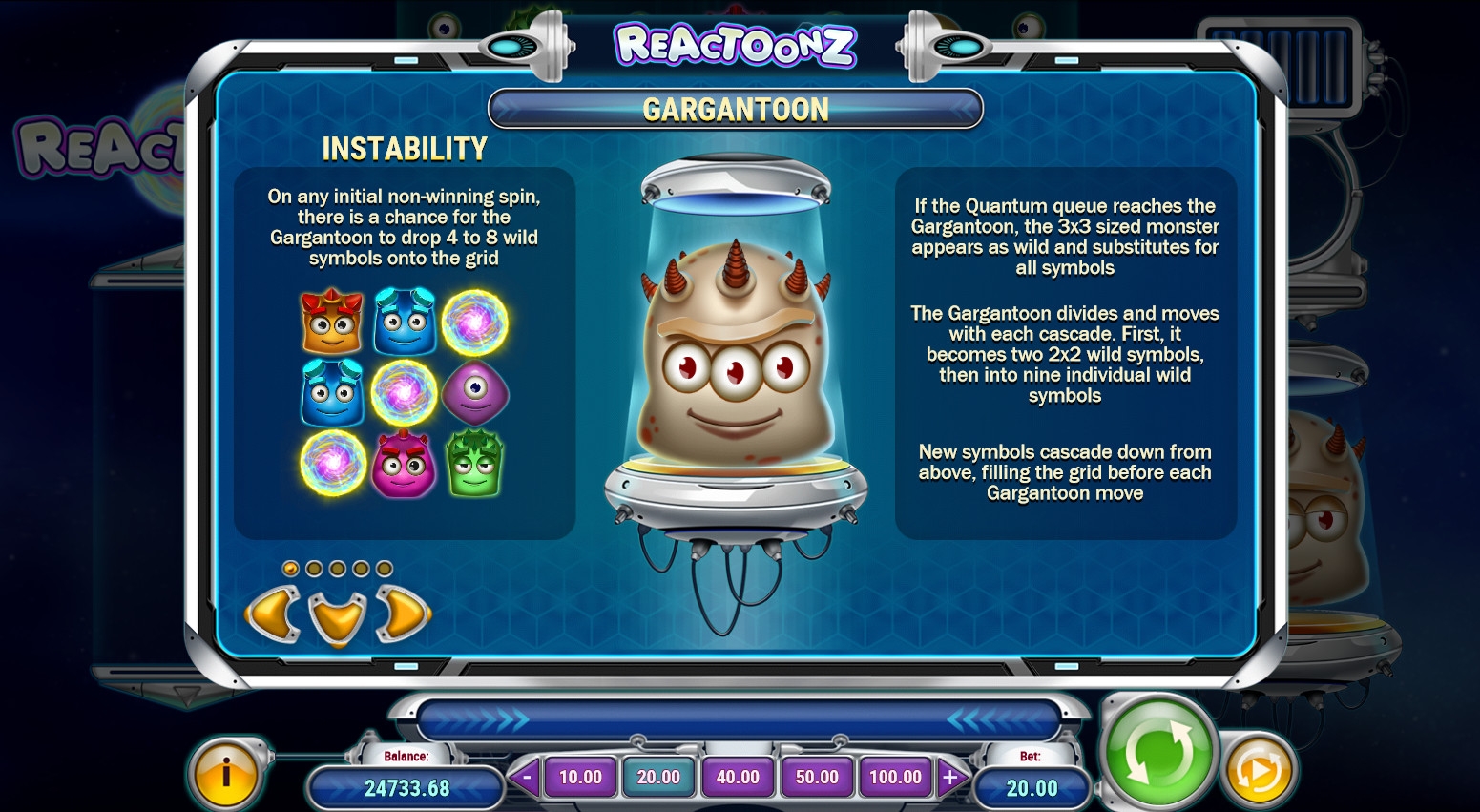The height and width of the screenshot is (812, 1480).
Task: Activate the orange autoplay button
Action: [x=1259, y=771]
